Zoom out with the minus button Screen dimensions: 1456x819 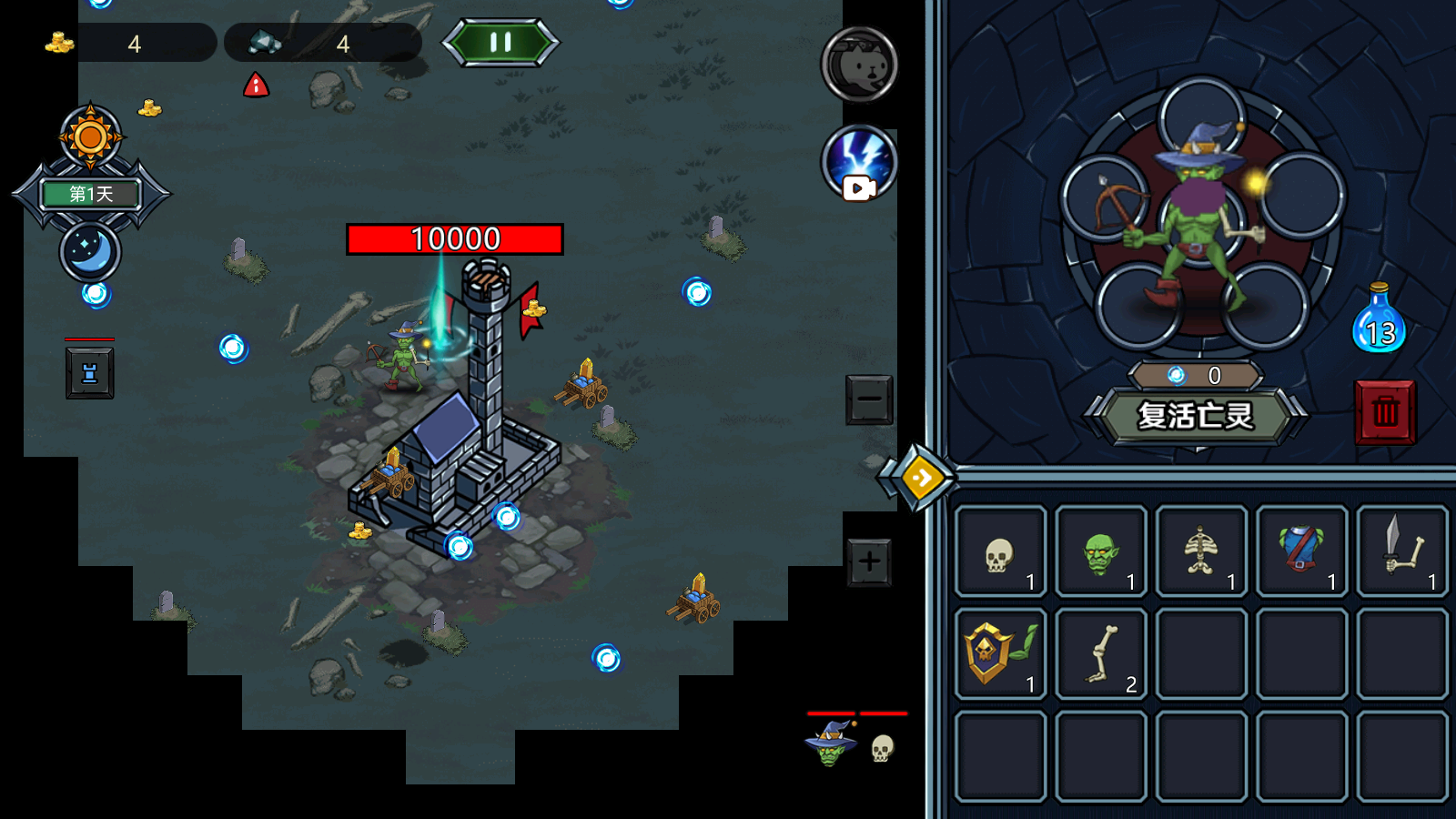(x=869, y=399)
